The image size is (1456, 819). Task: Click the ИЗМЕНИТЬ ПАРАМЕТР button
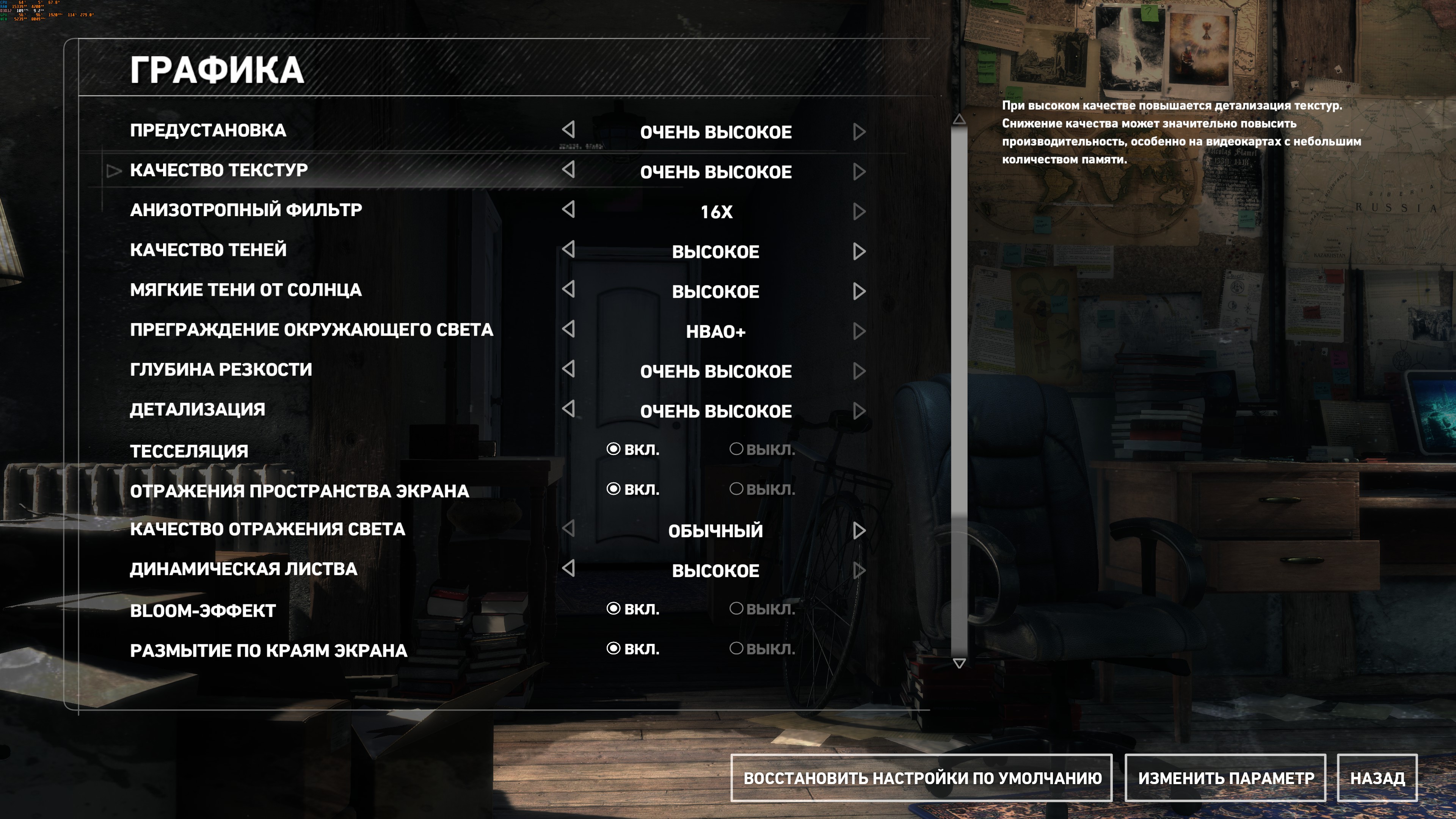tap(1225, 778)
